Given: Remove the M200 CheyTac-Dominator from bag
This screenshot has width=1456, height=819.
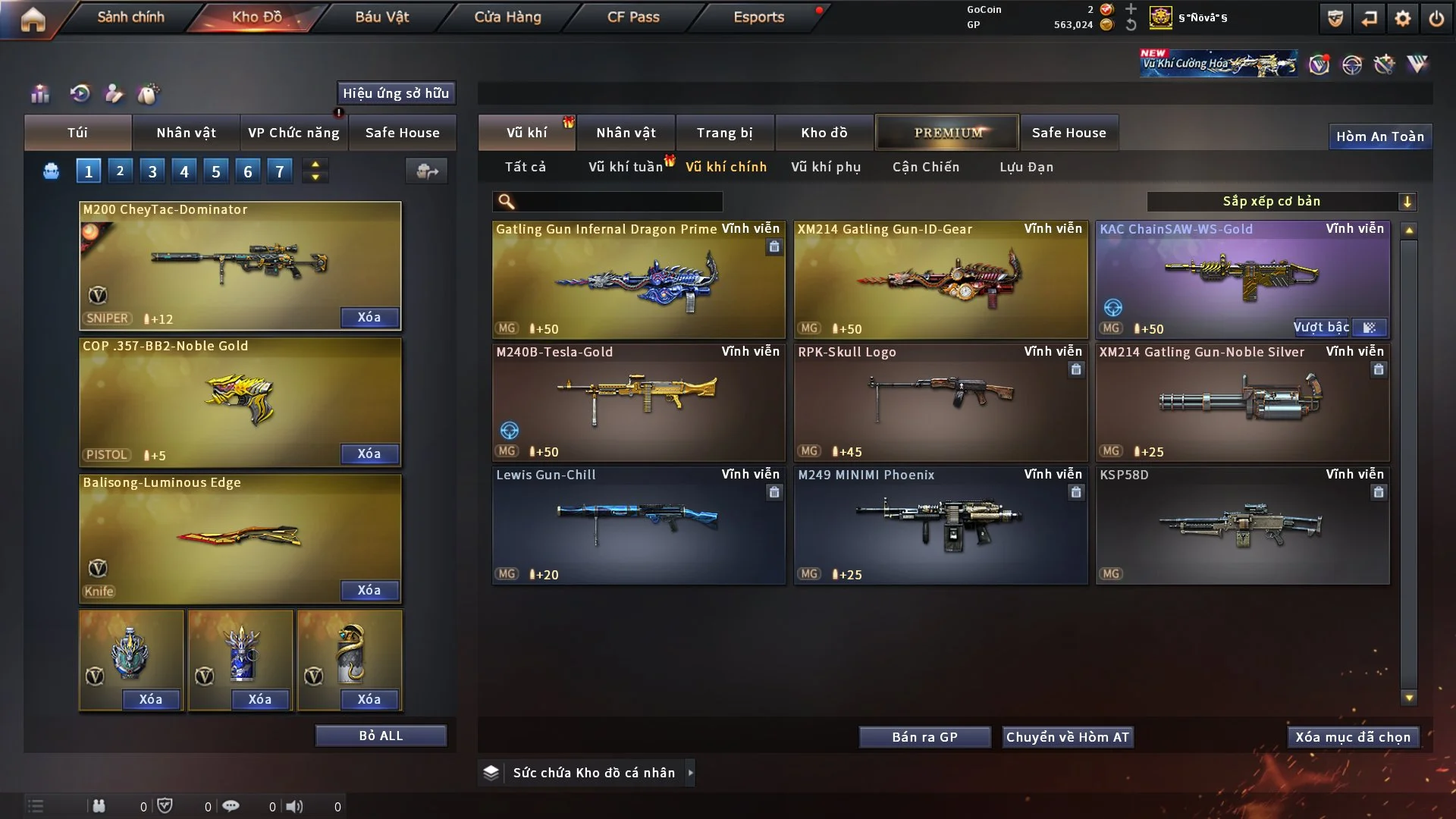Looking at the screenshot, I should point(369,317).
